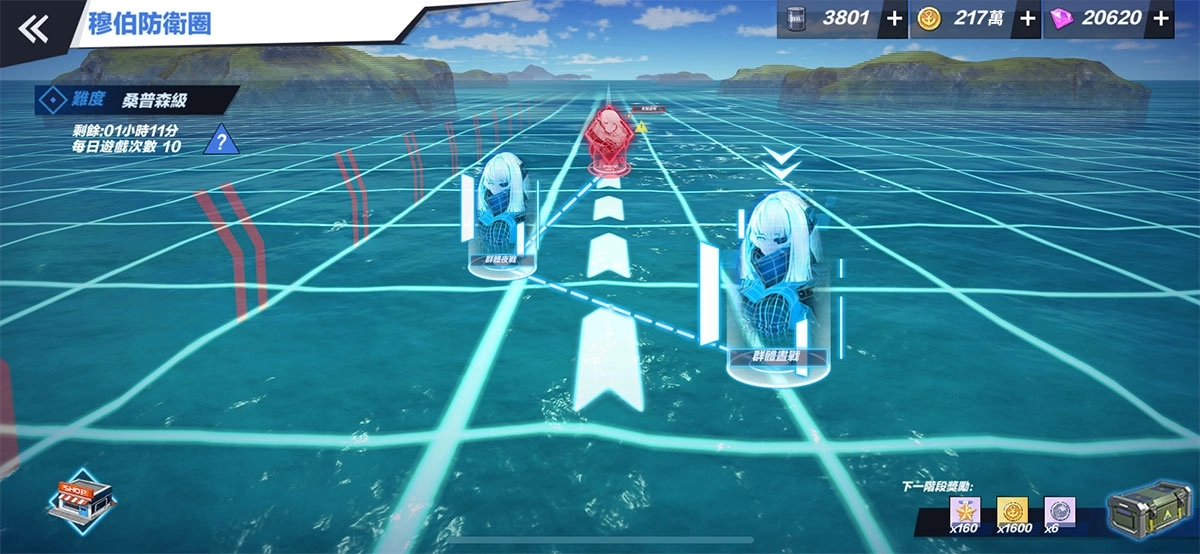The width and height of the screenshot is (1200, 554).
Task: Add gold coins with the plus button
Action: pyautogui.click(x=1027, y=20)
